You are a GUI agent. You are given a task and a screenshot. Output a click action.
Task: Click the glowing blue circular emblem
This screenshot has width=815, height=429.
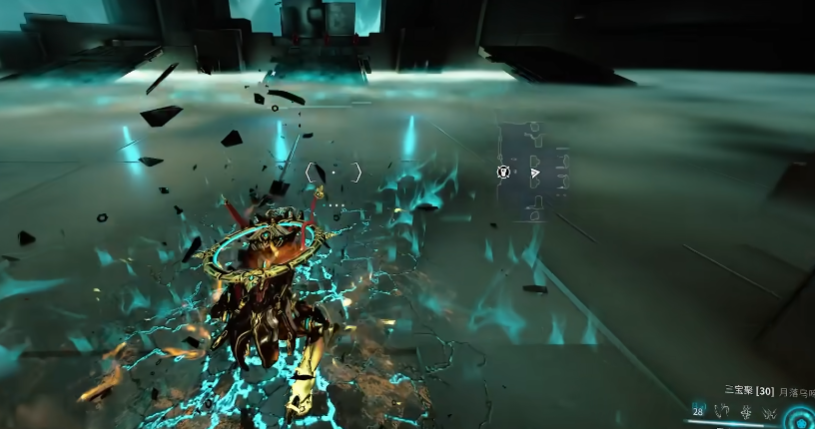801,417
